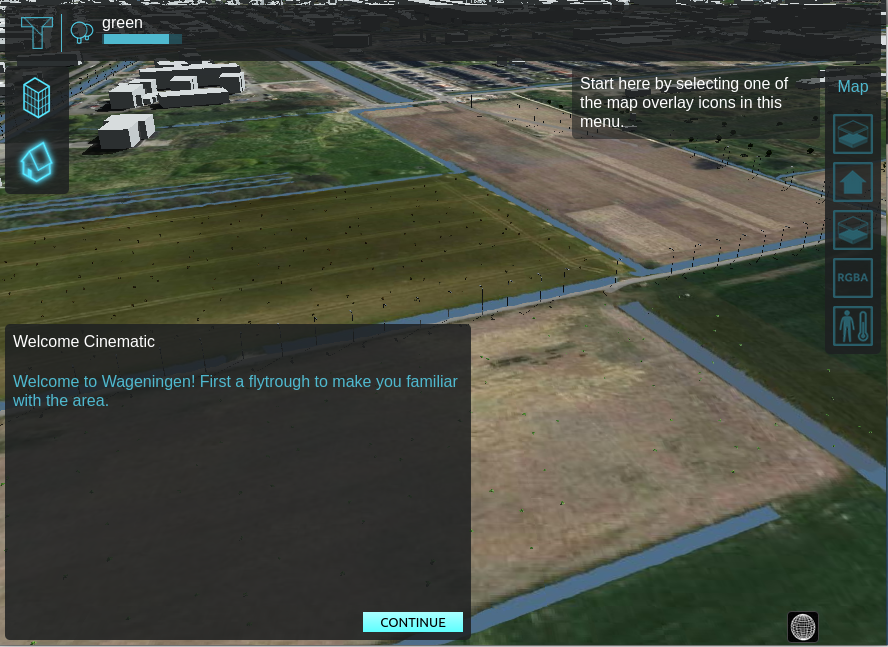Enable the person and thermometer heat overlay
The width and height of the screenshot is (888, 647).
point(853,326)
